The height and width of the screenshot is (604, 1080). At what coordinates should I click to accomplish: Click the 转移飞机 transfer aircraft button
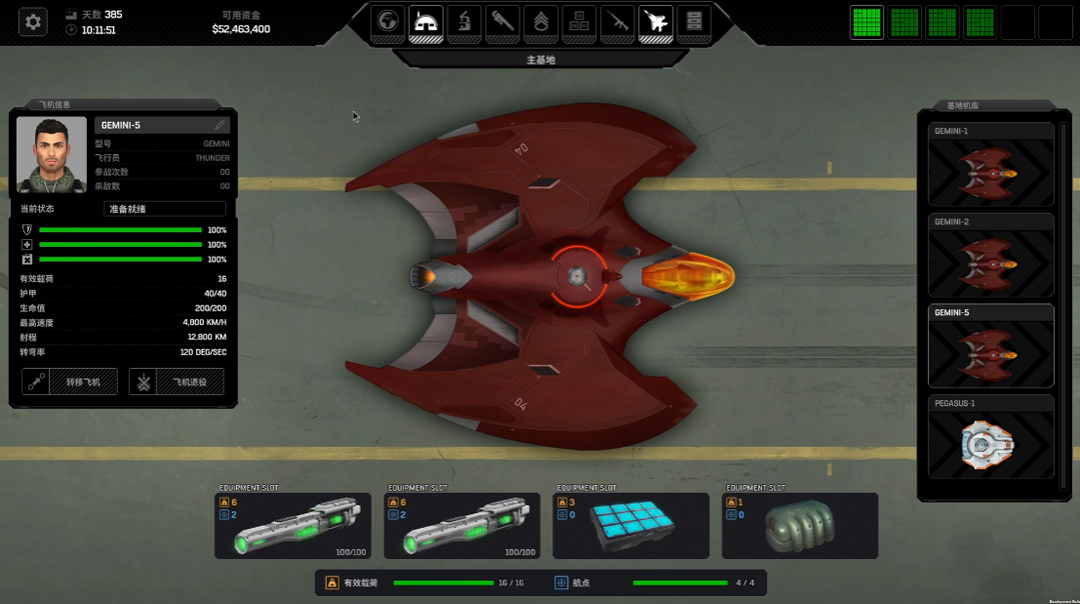pos(70,382)
